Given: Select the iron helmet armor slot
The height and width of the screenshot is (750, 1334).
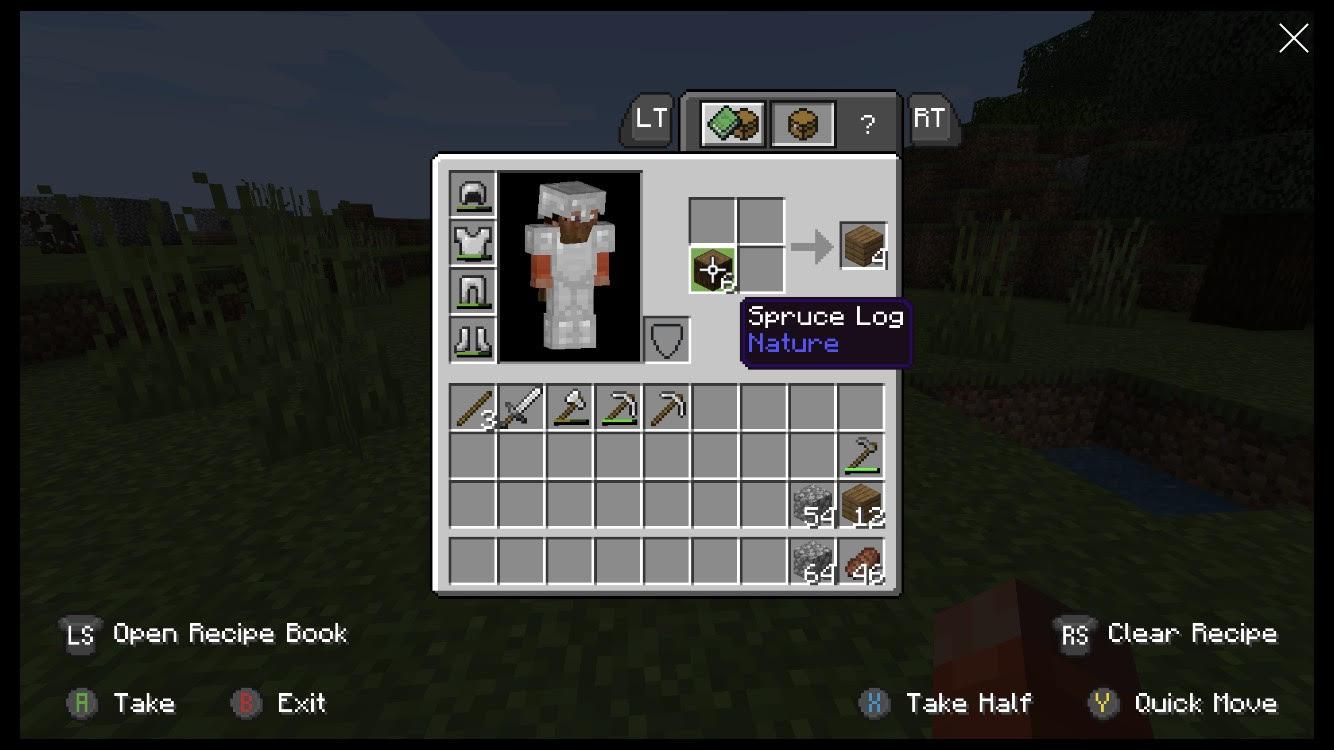Looking at the screenshot, I should tap(473, 194).
